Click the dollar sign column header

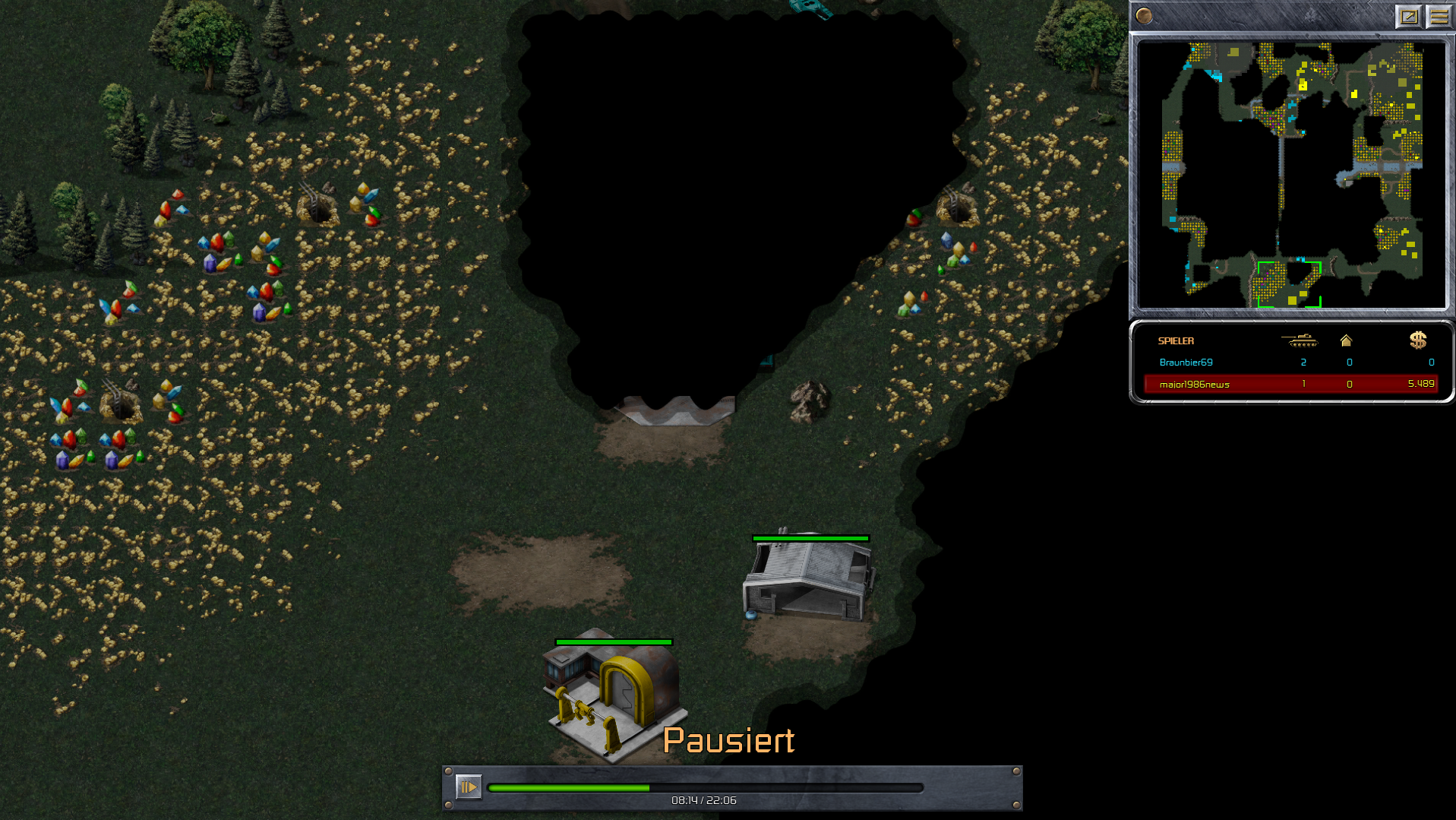point(1417,340)
